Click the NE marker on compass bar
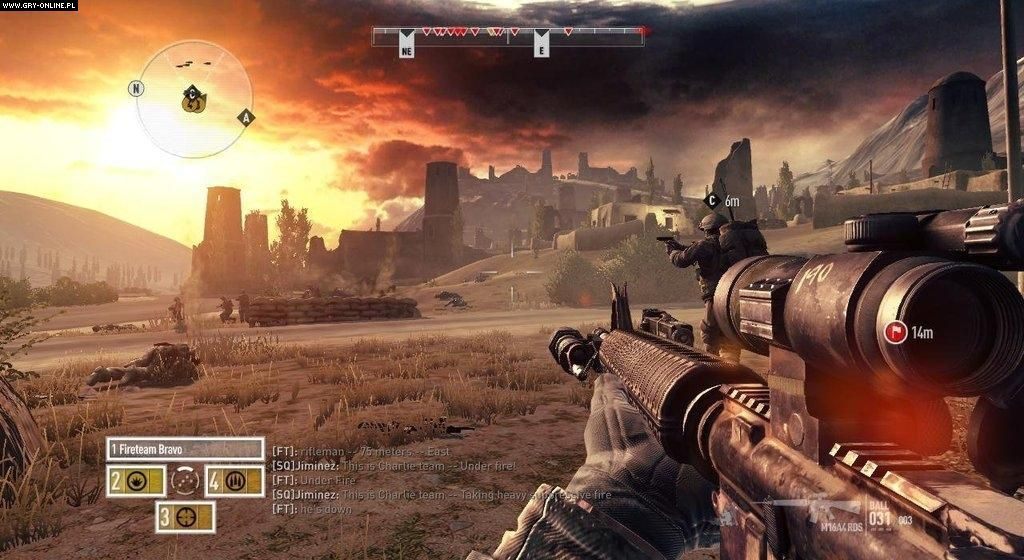 point(406,48)
